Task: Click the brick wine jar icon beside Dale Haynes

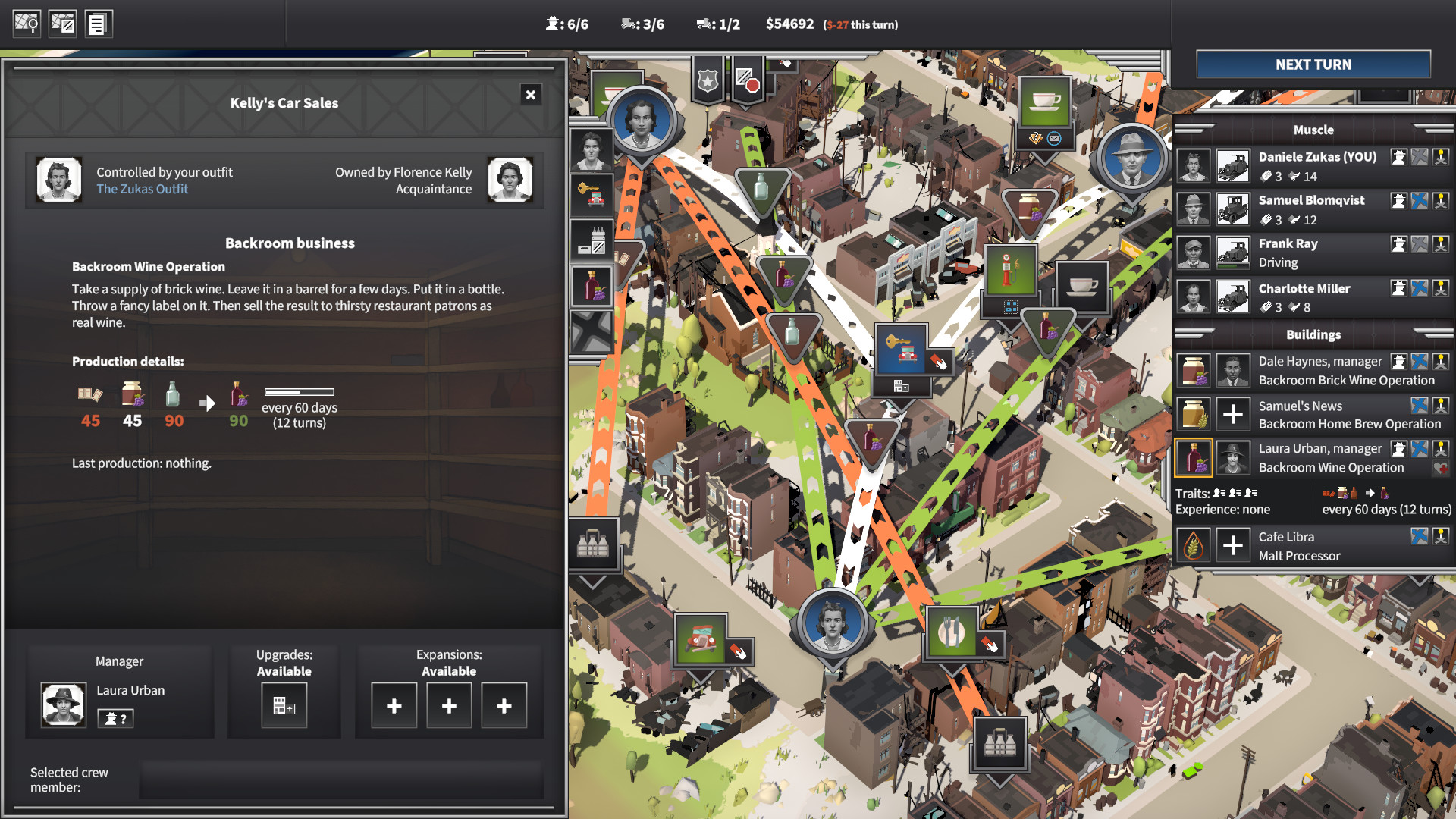Action: [1194, 370]
